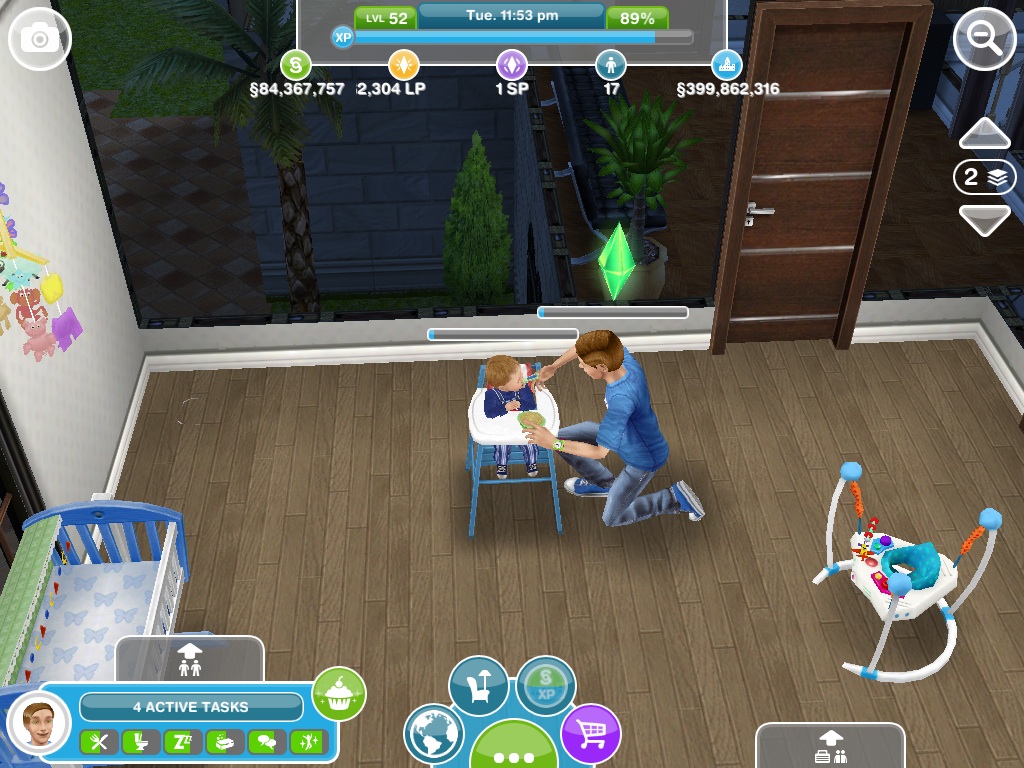
Task: Go down one floor with the down arrow
Action: click(x=984, y=219)
